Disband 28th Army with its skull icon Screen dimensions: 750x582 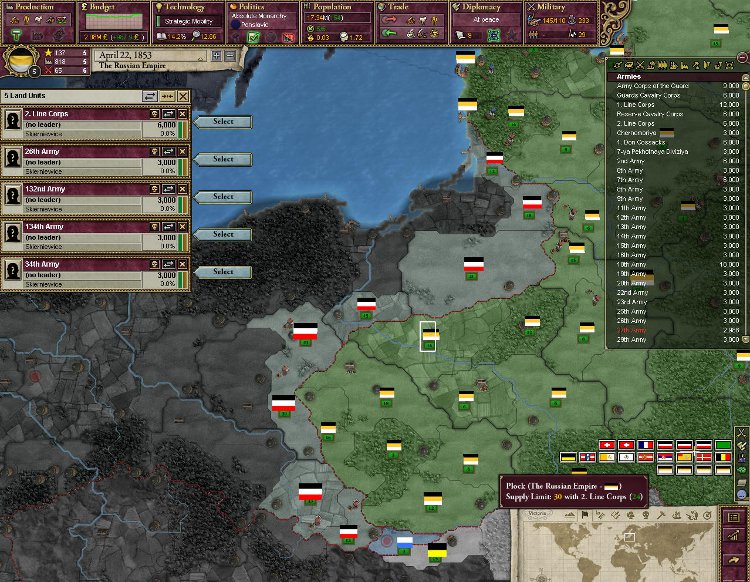tap(154, 151)
